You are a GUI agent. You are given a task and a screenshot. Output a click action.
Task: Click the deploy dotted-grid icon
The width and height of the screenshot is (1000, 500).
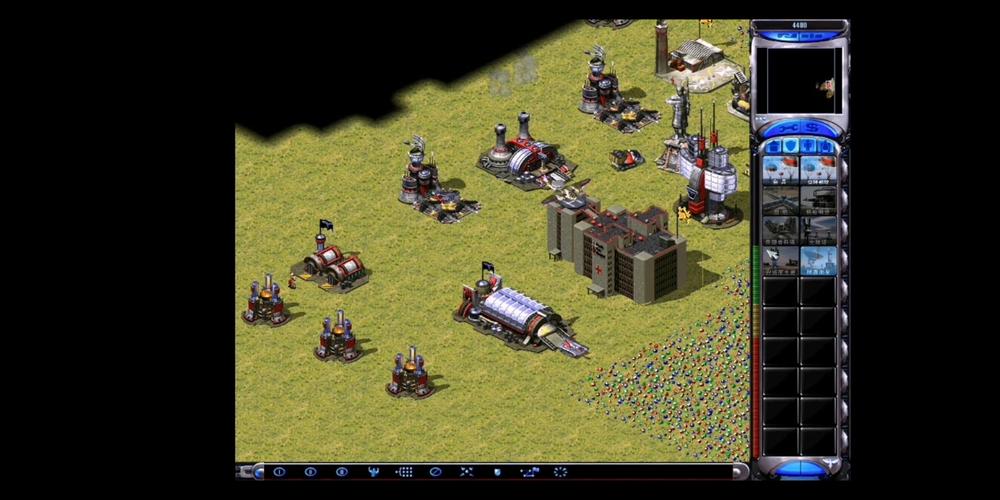pyautogui.click(x=404, y=471)
